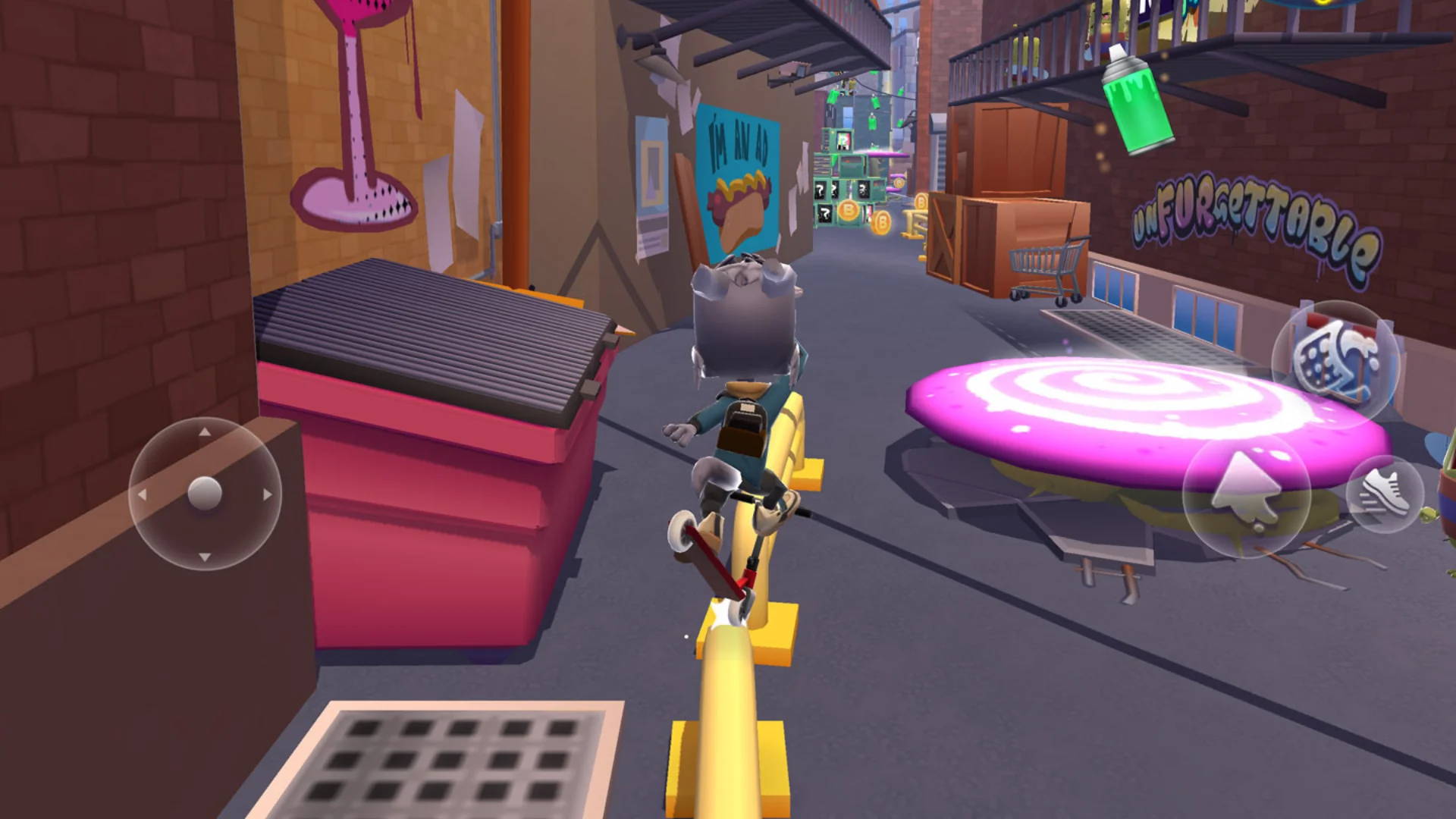Click the virtual joystick center knob
The width and height of the screenshot is (1456, 819).
coord(205,494)
